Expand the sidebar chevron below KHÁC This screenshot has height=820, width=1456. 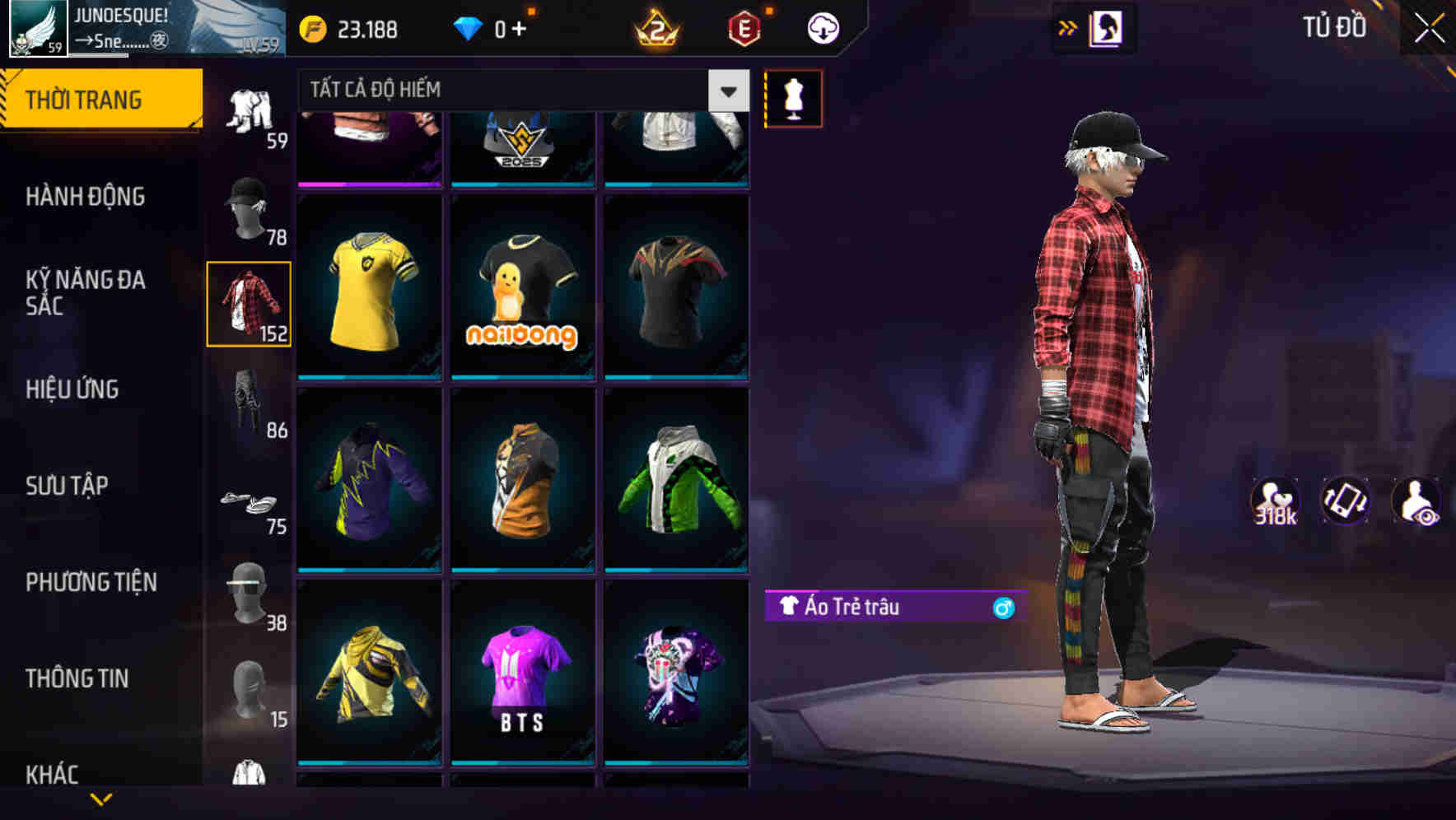[100, 799]
